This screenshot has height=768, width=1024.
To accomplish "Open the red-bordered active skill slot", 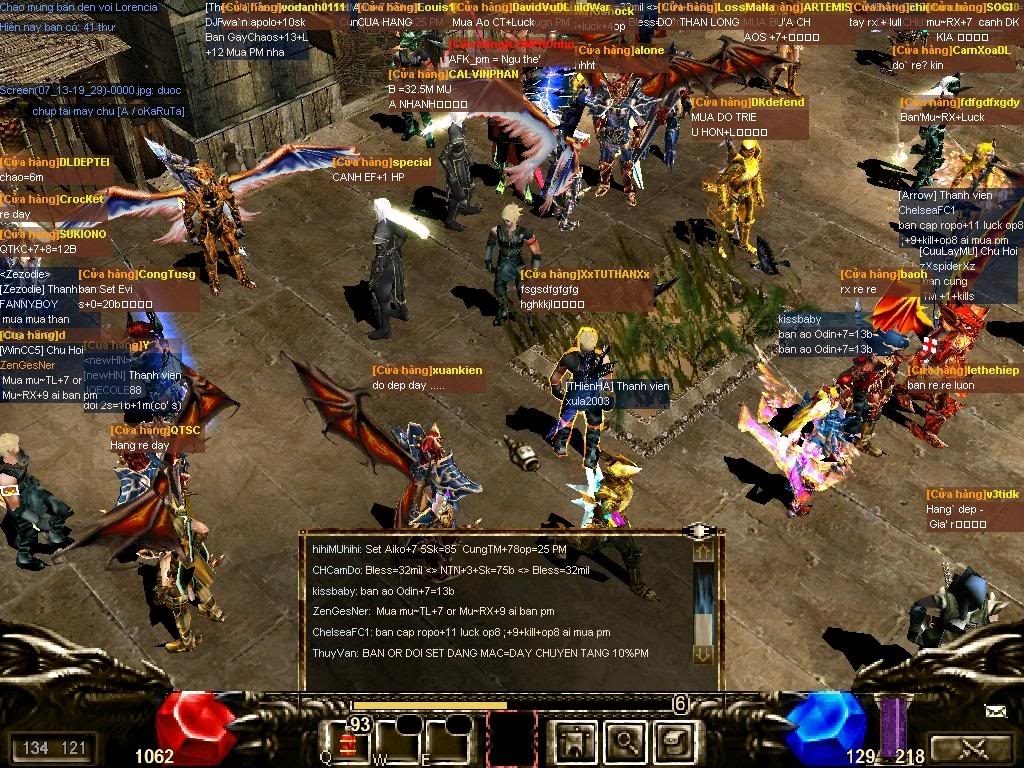I will pyautogui.click(x=511, y=740).
